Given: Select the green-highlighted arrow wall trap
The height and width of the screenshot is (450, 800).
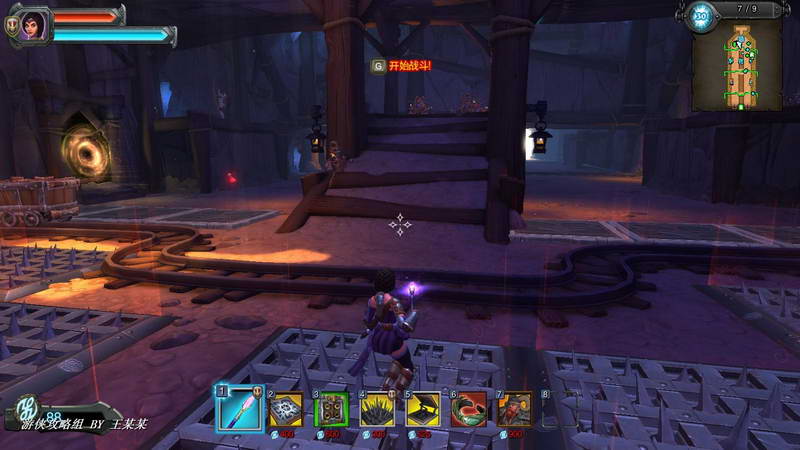Looking at the screenshot, I should pyautogui.click(x=332, y=409).
